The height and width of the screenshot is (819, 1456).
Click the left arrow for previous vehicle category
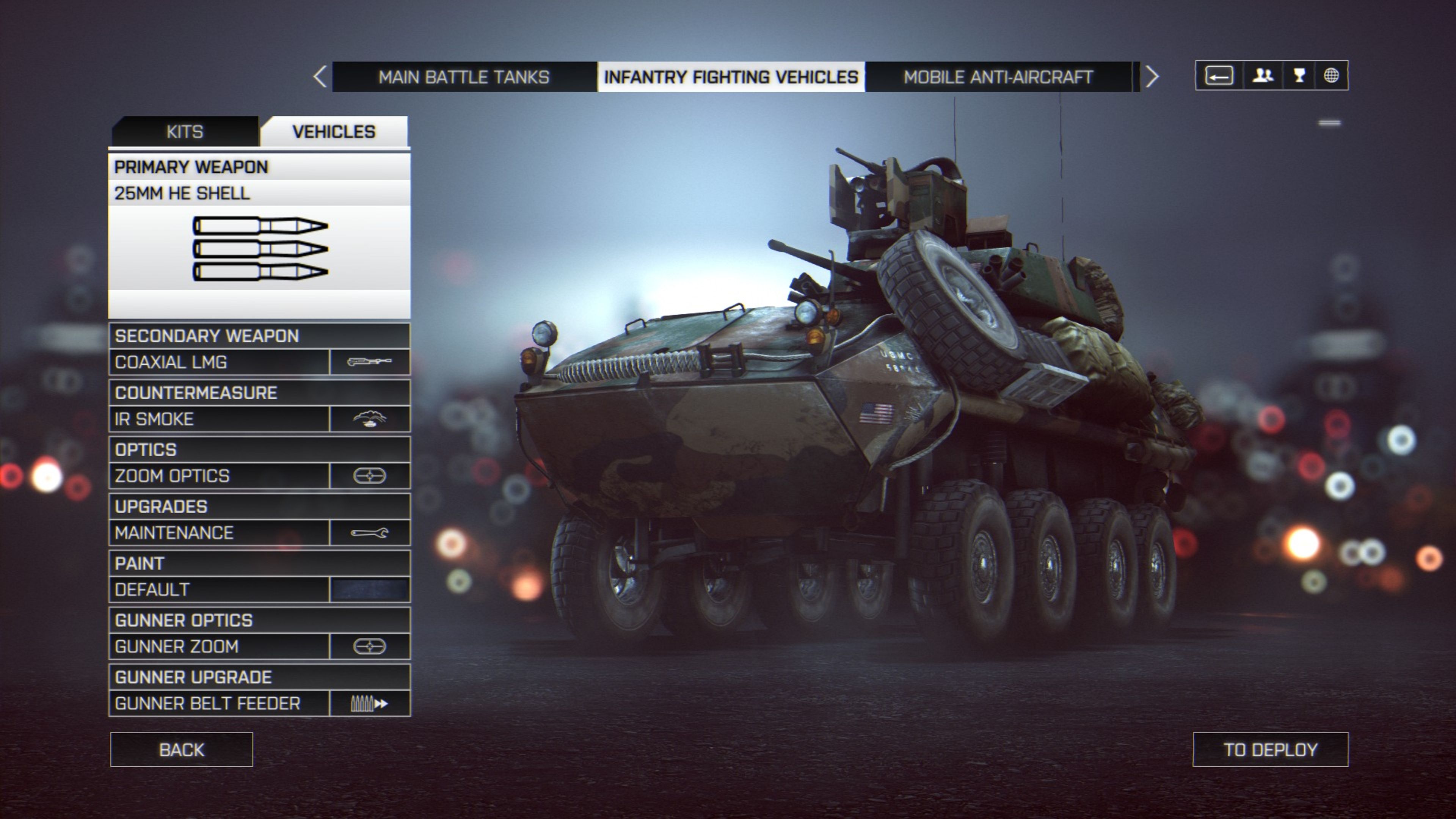[x=320, y=77]
